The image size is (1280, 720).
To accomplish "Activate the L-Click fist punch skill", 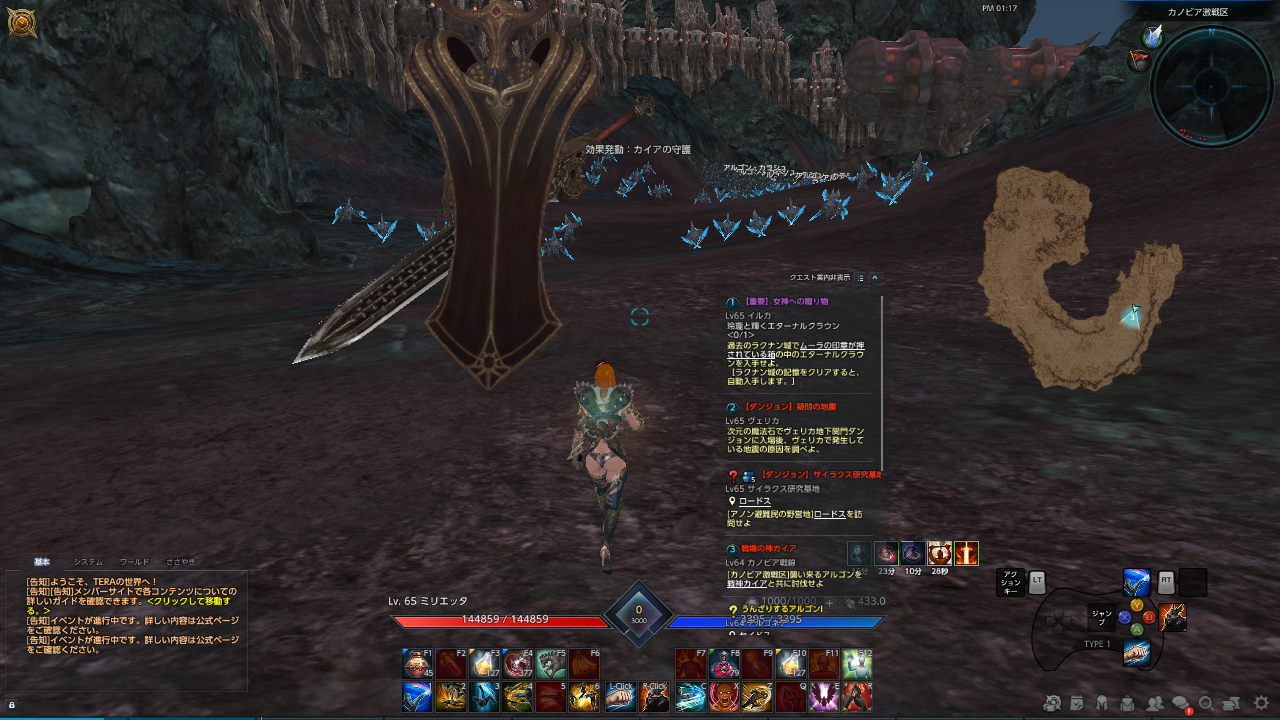I will tap(621, 697).
